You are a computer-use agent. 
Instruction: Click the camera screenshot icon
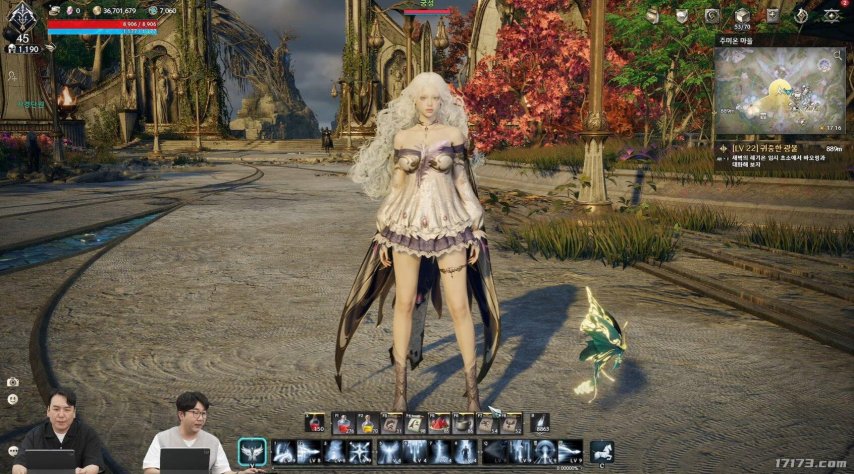(12, 383)
